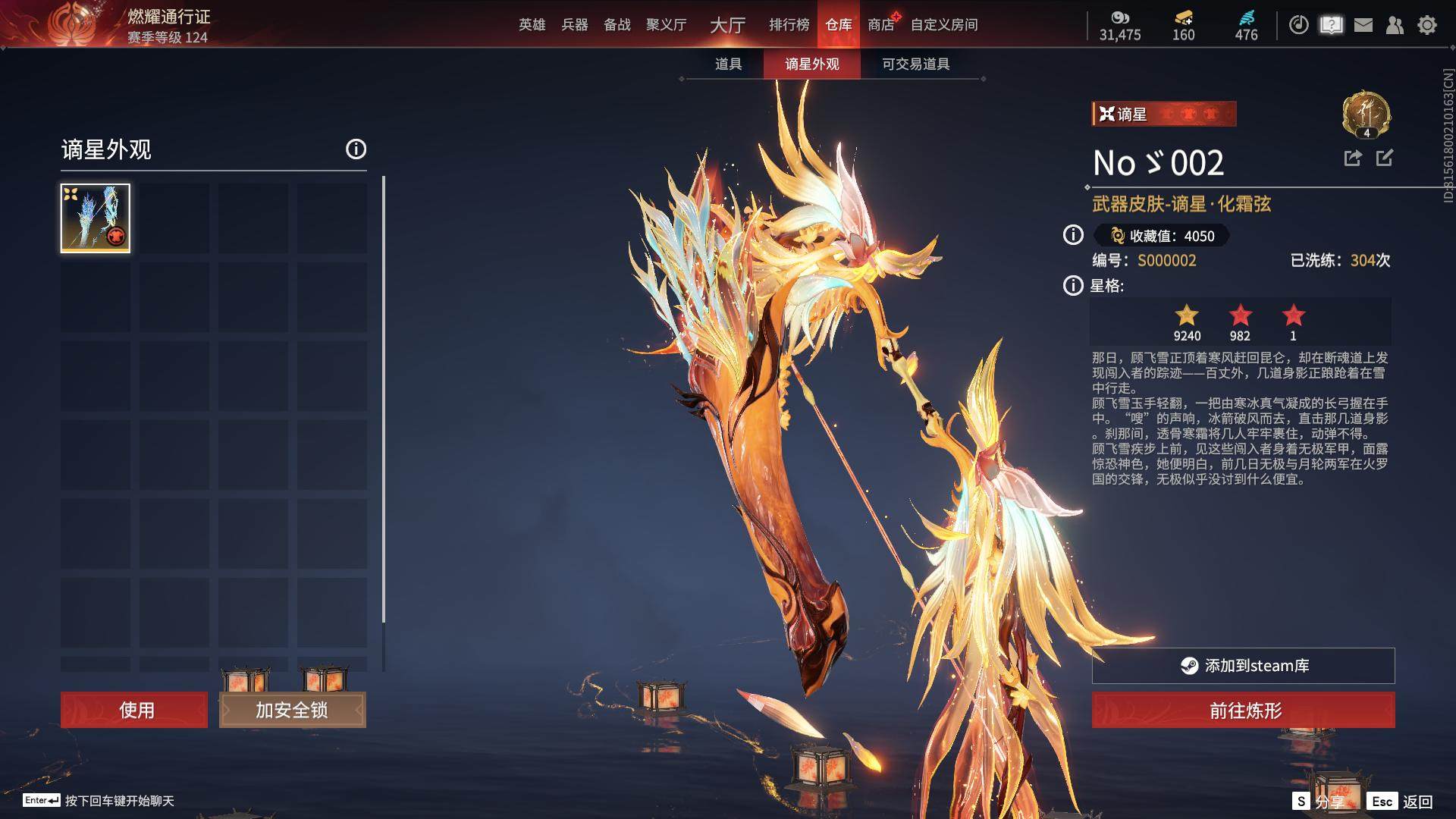Open the friends list icon
This screenshot has height=819, width=1456.
tap(1395, 25)
